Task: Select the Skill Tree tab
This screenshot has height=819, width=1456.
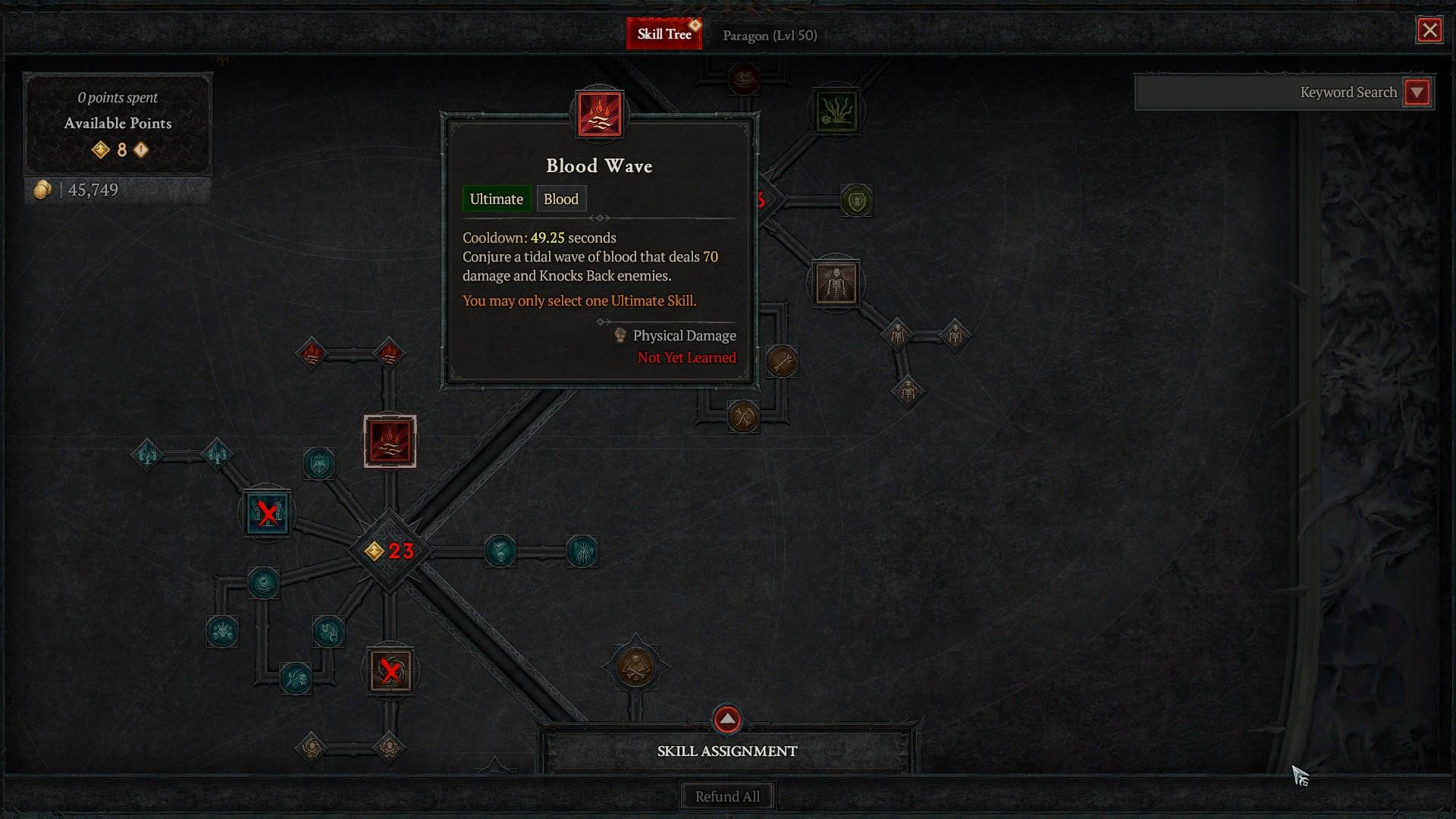Action: tap(664, 34)
